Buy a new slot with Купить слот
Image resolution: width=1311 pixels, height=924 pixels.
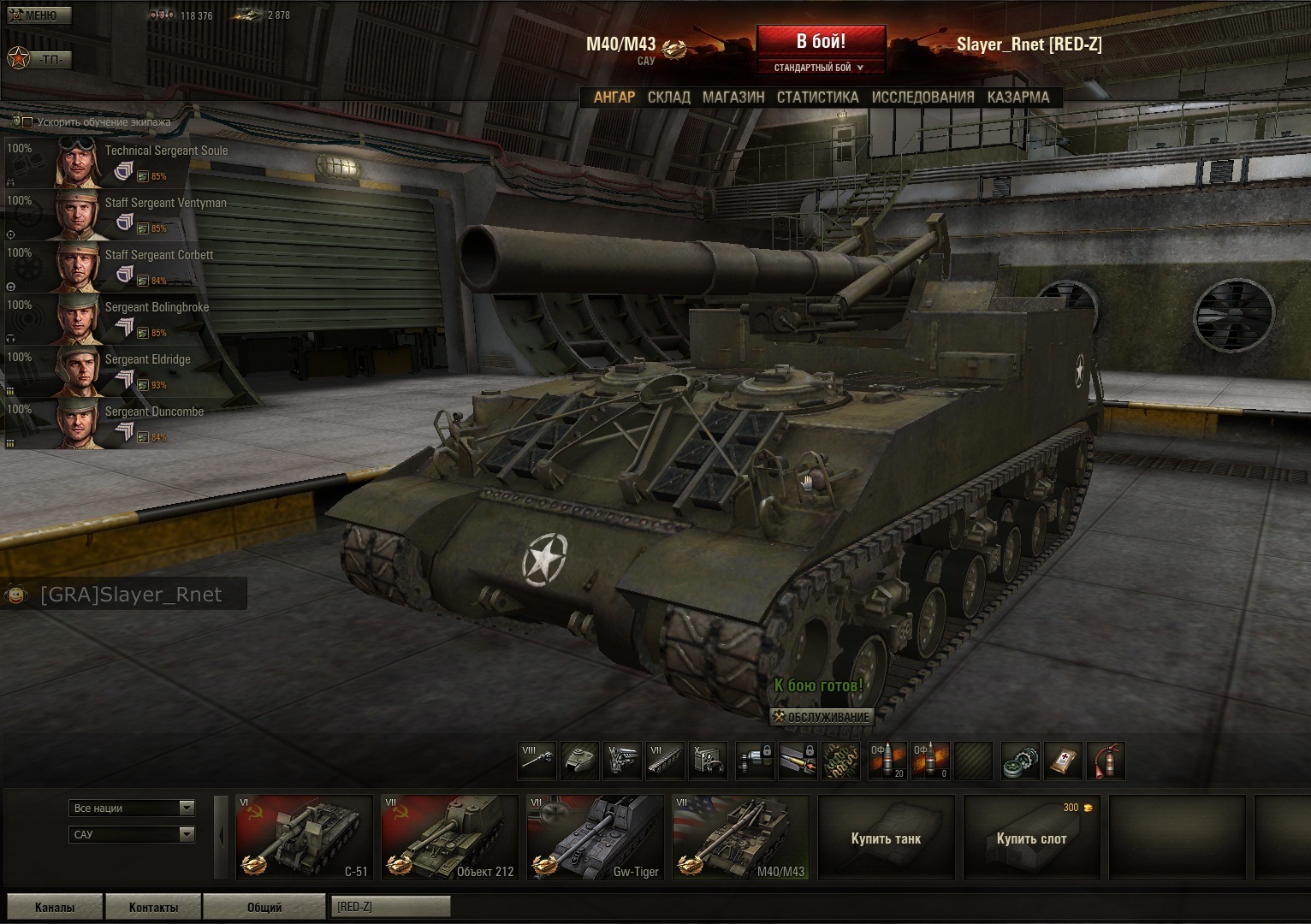pos(1031,838)
